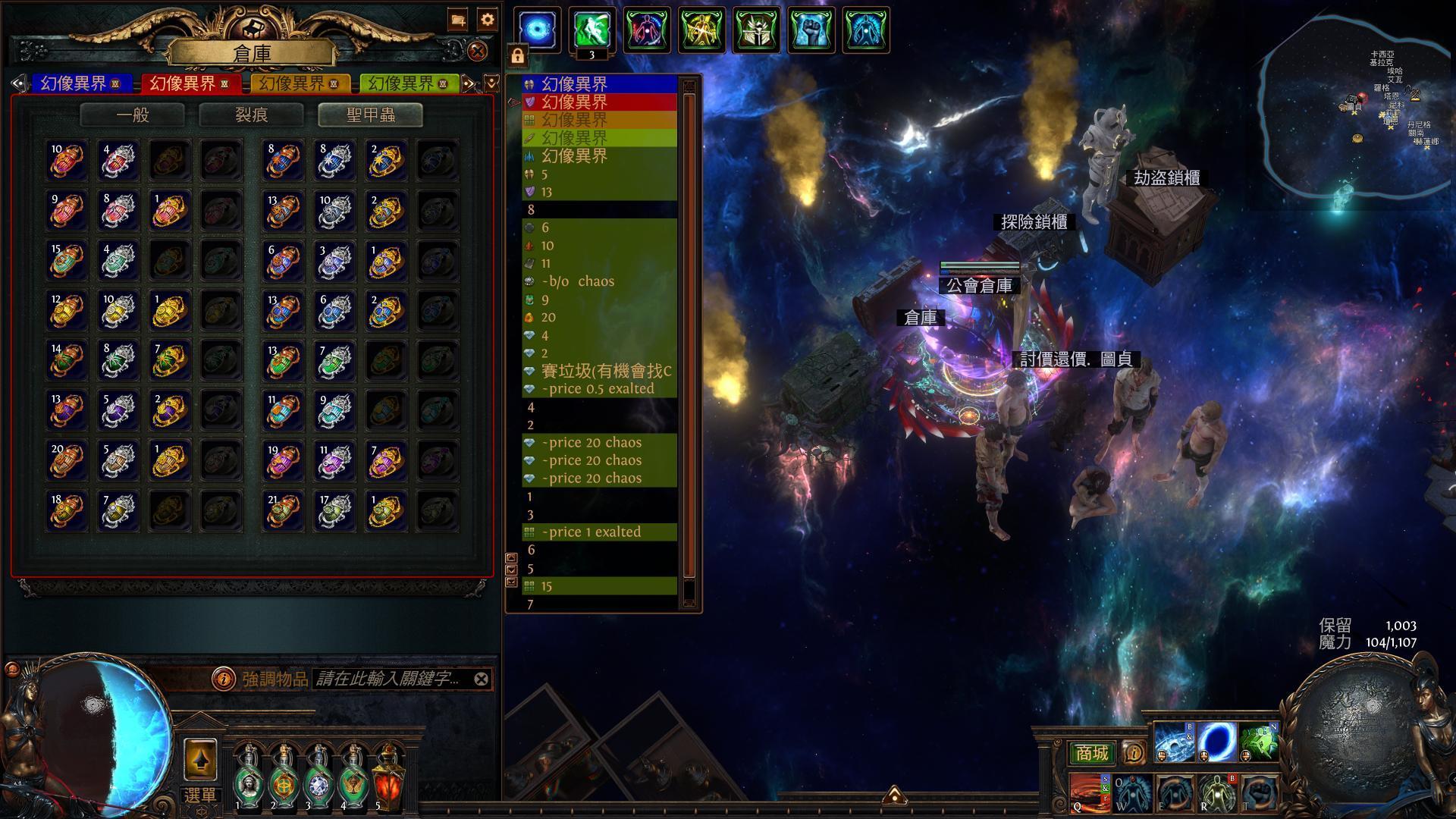Choose '-price 1 exalted' tab in list

tap(599, 532)
